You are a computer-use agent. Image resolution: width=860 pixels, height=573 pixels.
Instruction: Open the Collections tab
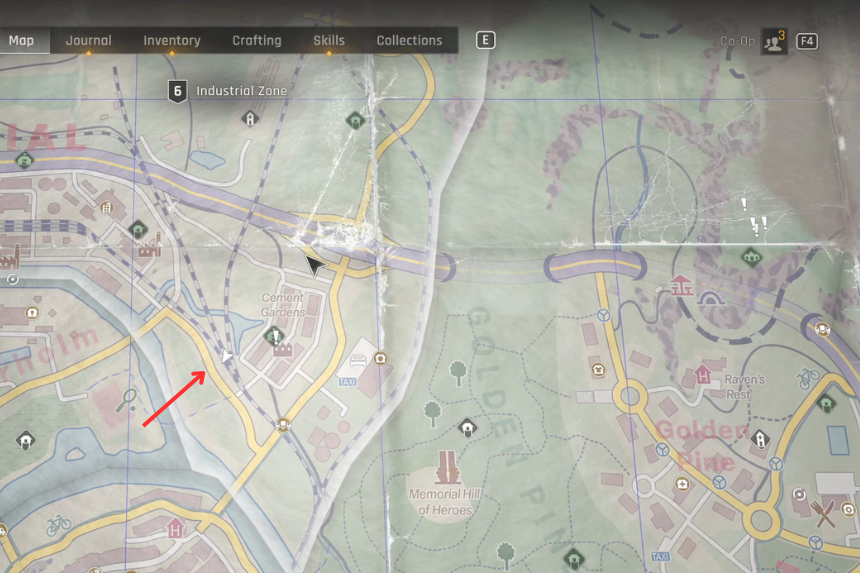pos(409,41)
